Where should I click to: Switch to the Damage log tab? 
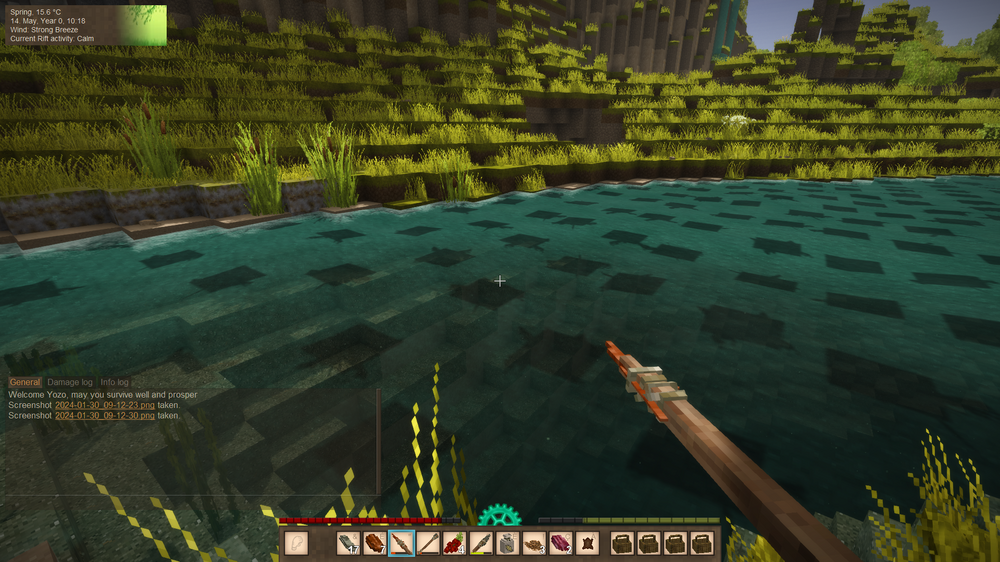[x=70, y=382]
